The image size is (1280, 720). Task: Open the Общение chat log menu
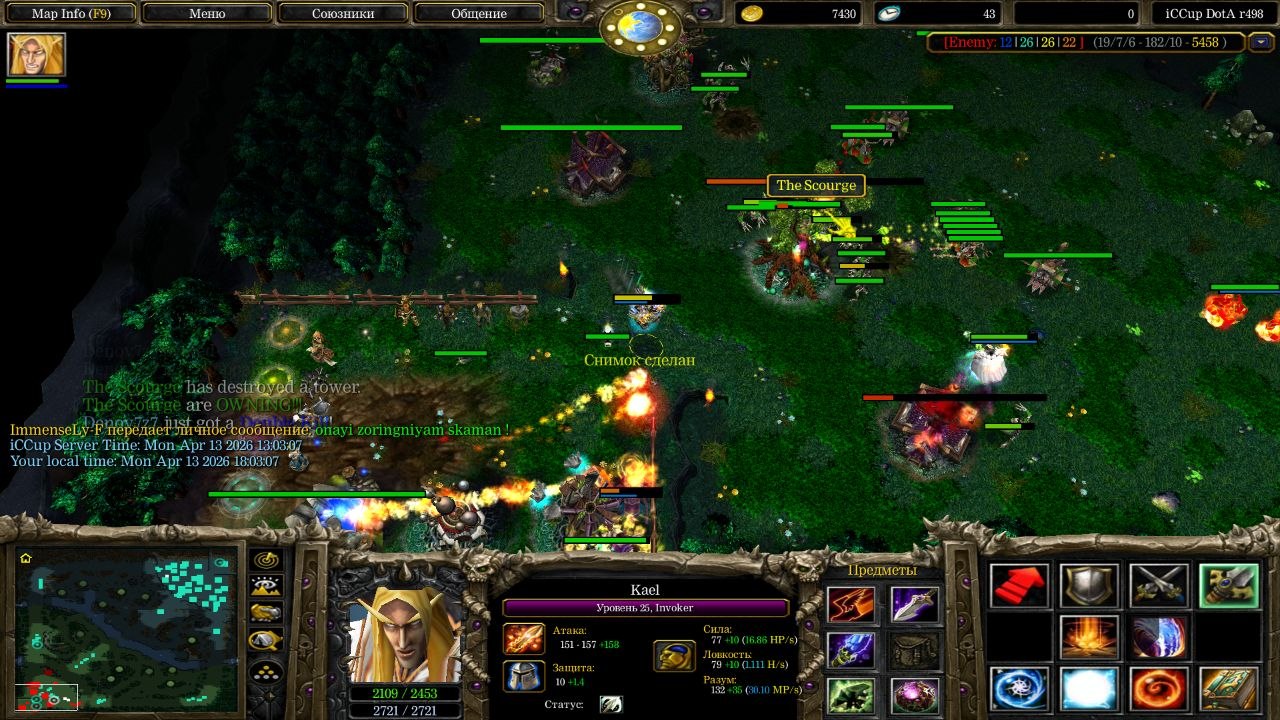point(479,14)
